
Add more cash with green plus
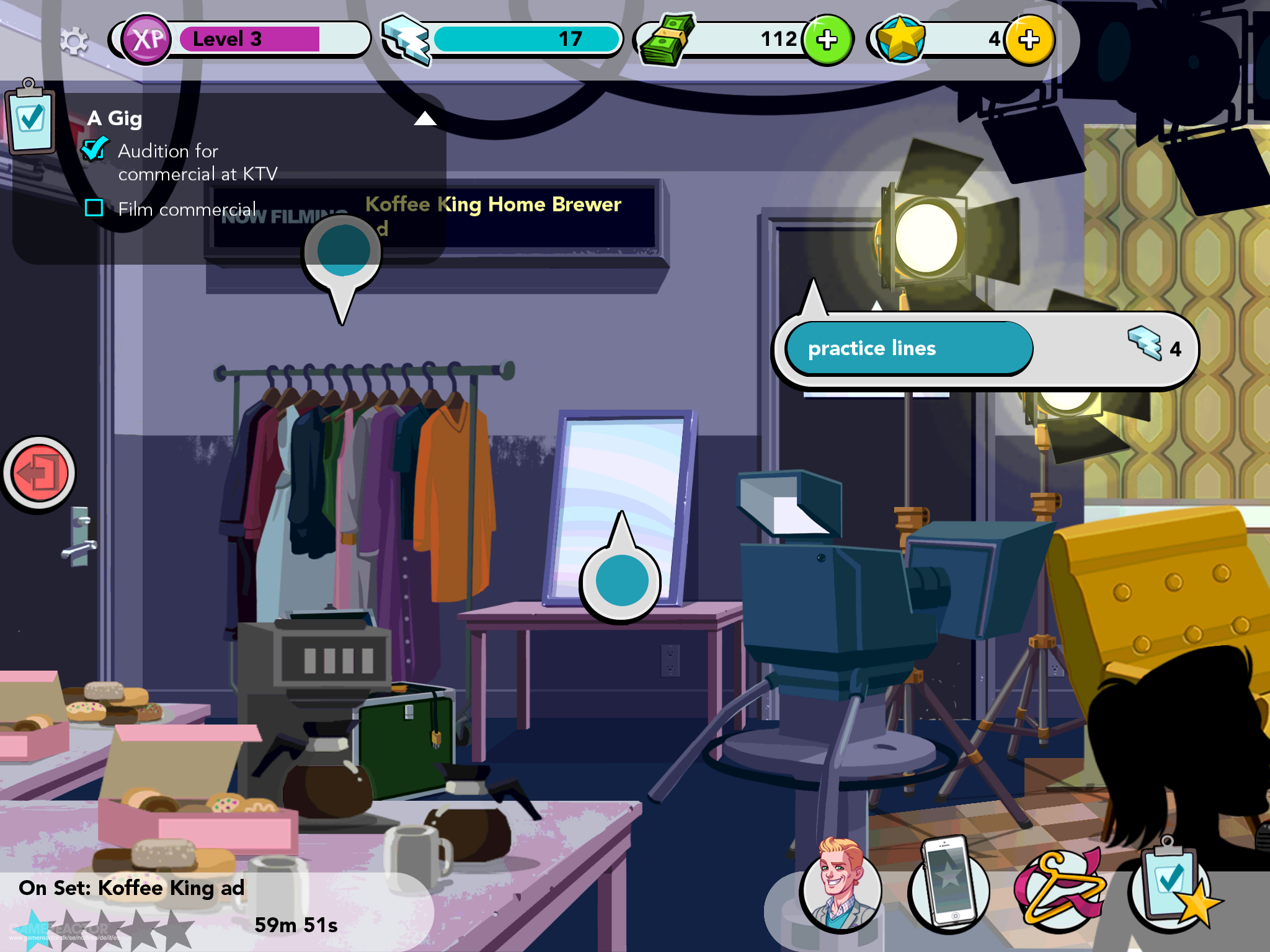(x=827, y=40)
